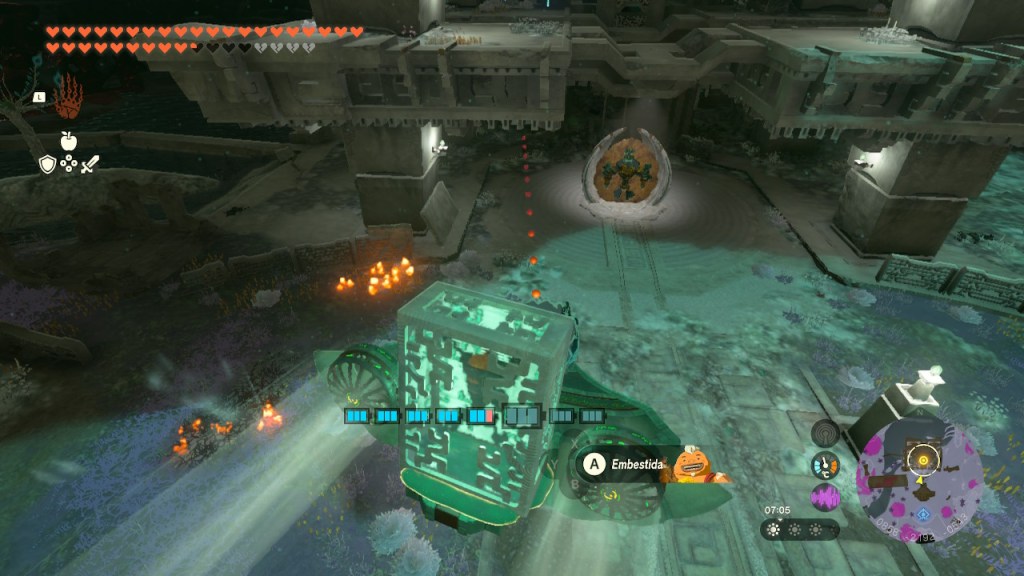Select the apple materials shortcut icon
This screenshot has width=1024, height=576.
(x=68, y=141)
